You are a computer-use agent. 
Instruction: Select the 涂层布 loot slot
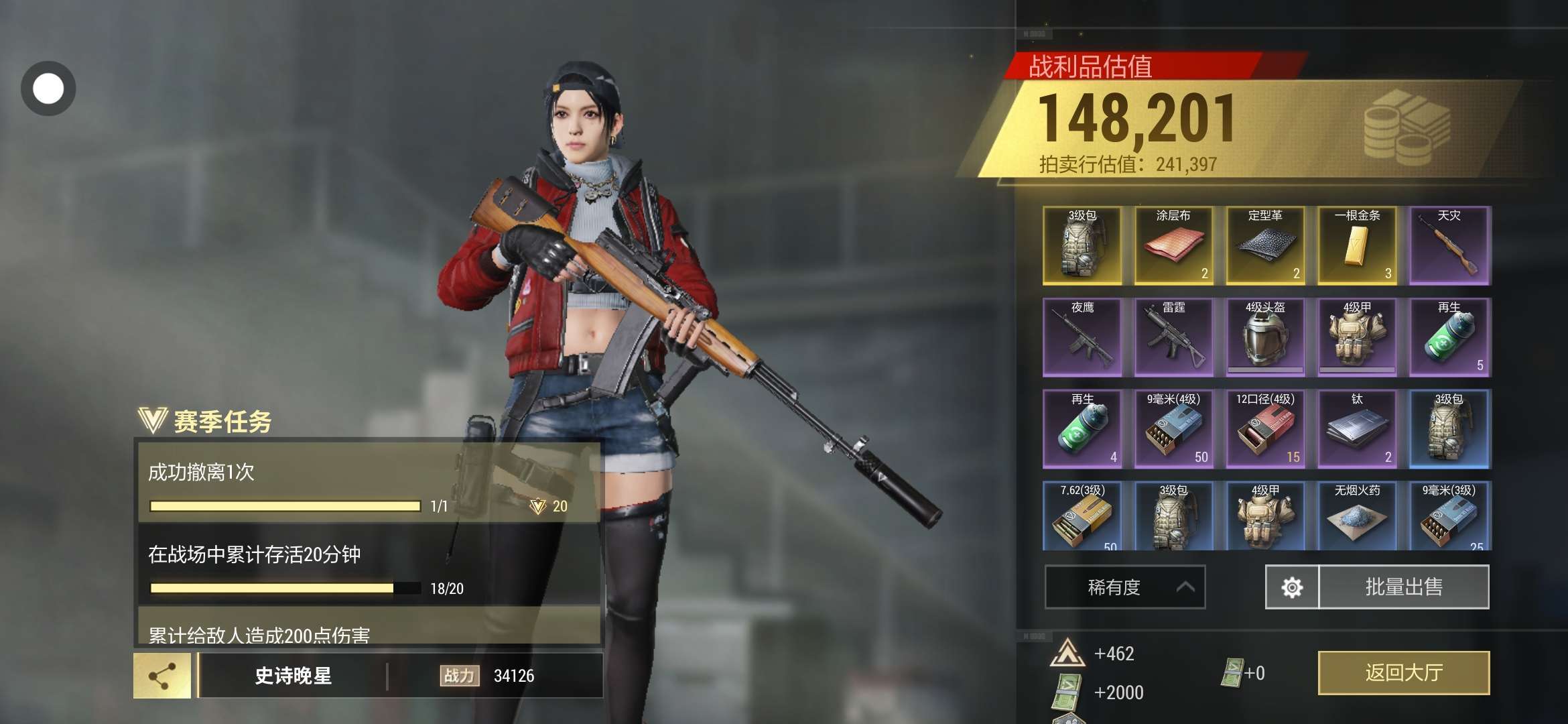click(1173, 245)
